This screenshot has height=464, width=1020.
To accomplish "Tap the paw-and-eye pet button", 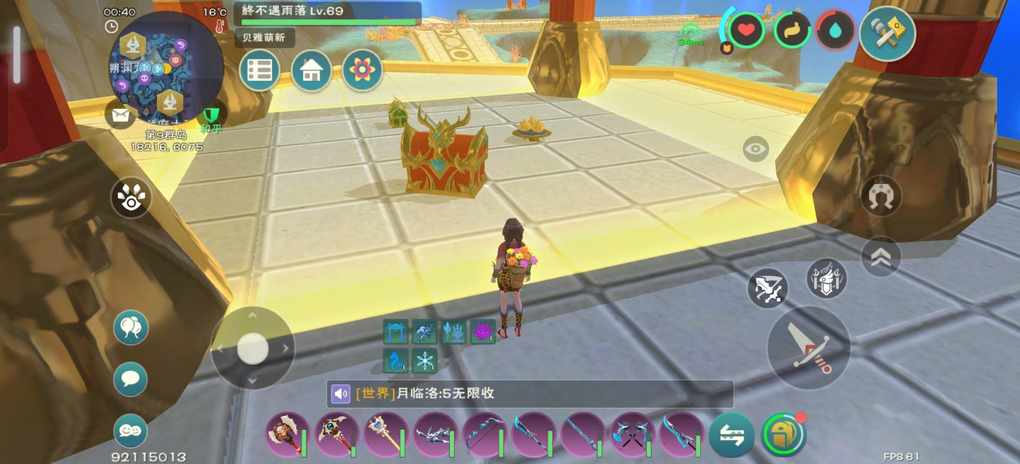I will (x=131, y=197).
